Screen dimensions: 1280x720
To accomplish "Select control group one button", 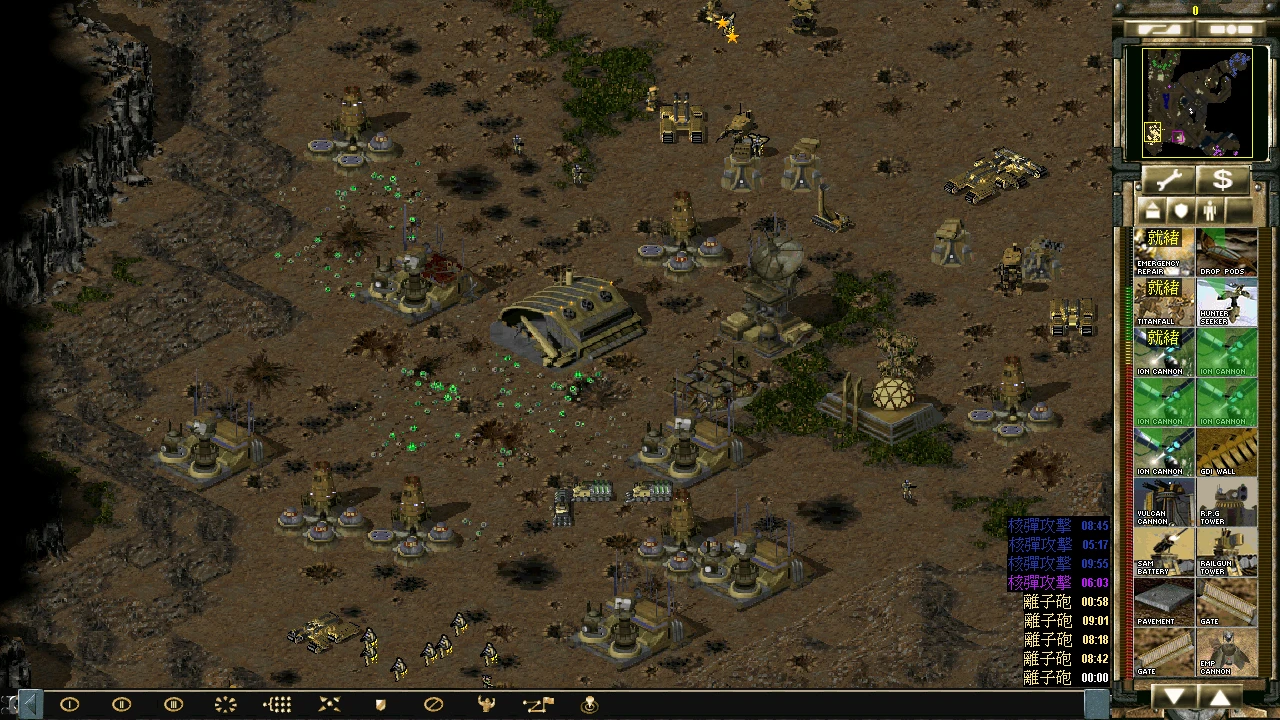I will tap(69, 704).
